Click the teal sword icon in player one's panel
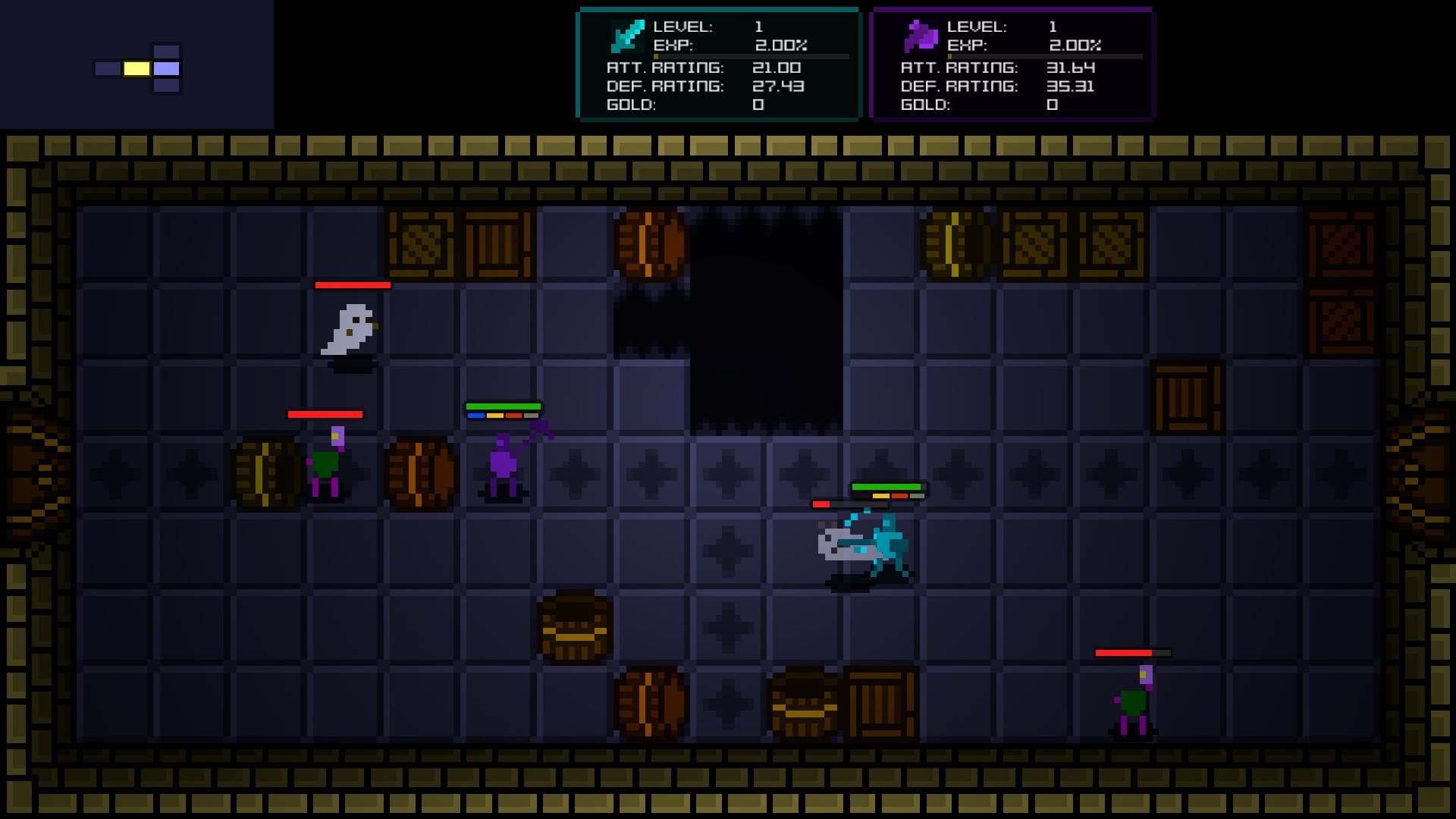1456x819 pixels. [x=626, y=36]
